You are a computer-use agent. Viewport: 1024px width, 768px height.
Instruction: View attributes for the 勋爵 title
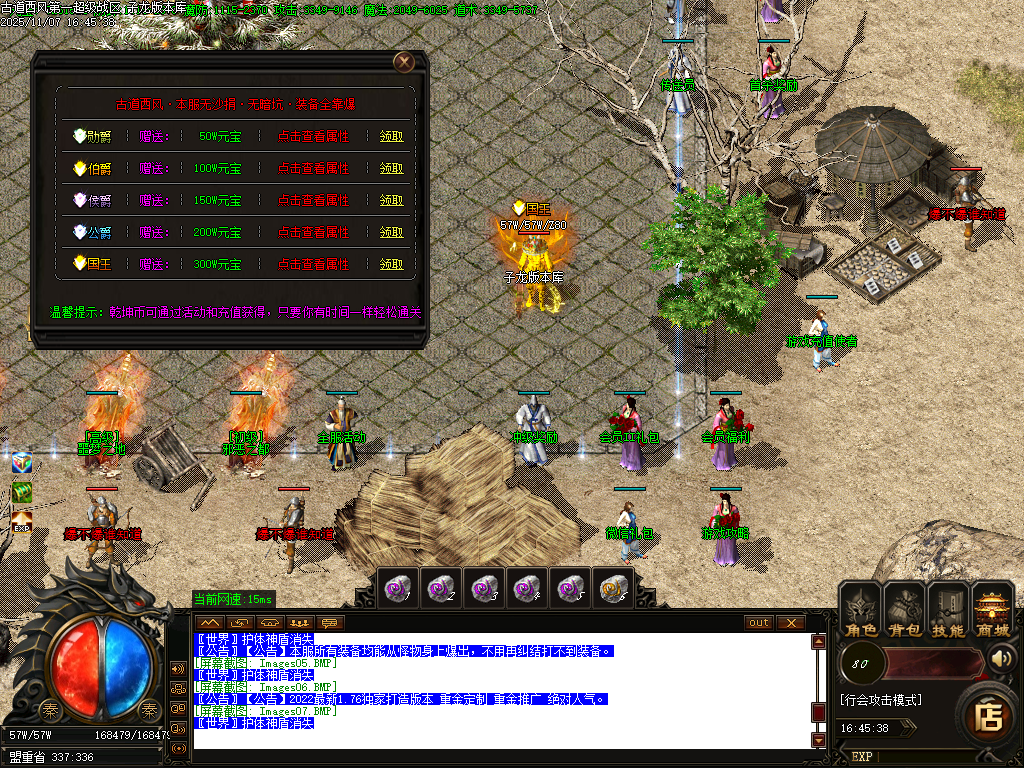[x=313, y=136]
